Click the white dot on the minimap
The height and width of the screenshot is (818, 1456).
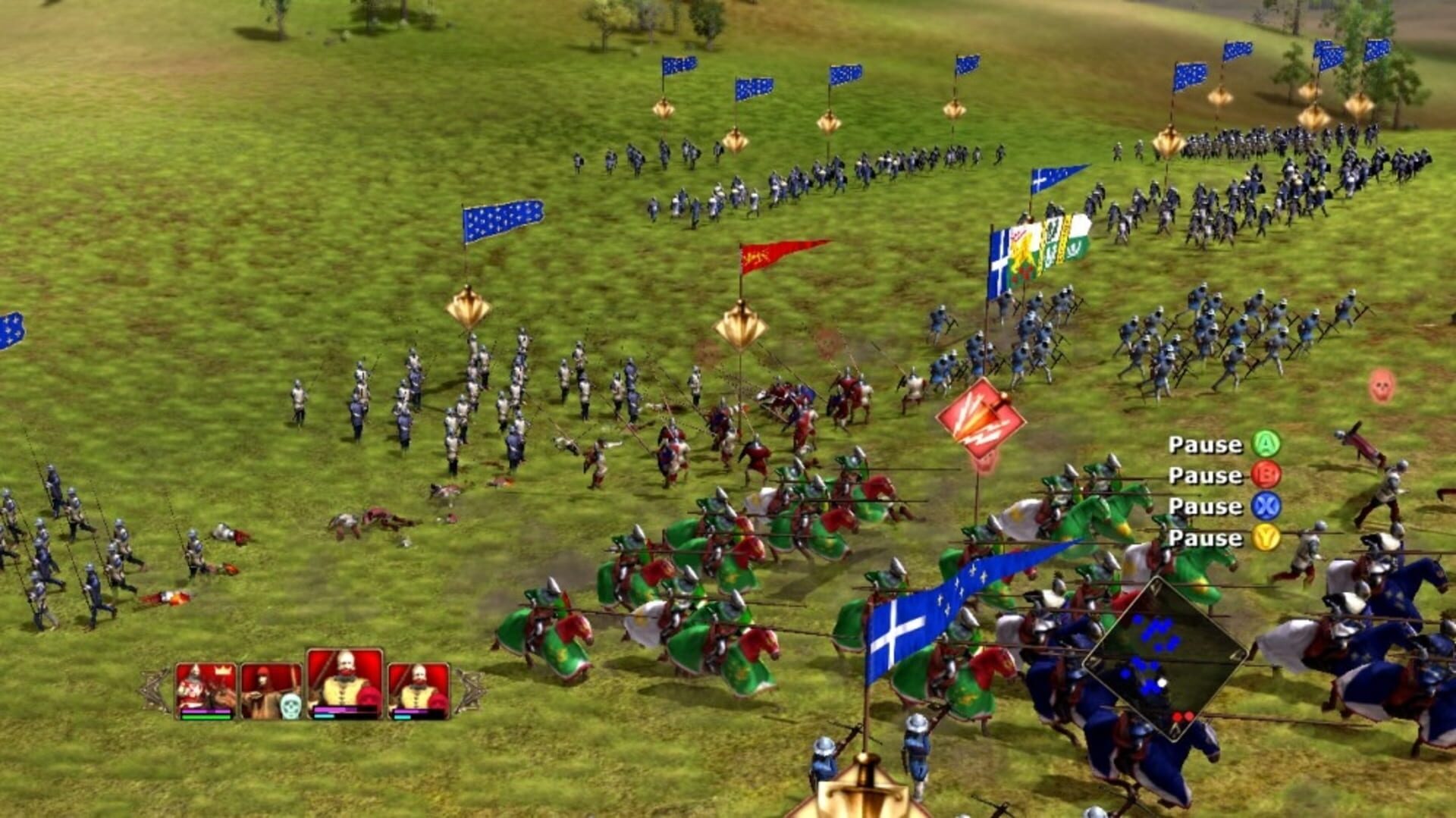pyautogui.click(x=1161, y=683)
